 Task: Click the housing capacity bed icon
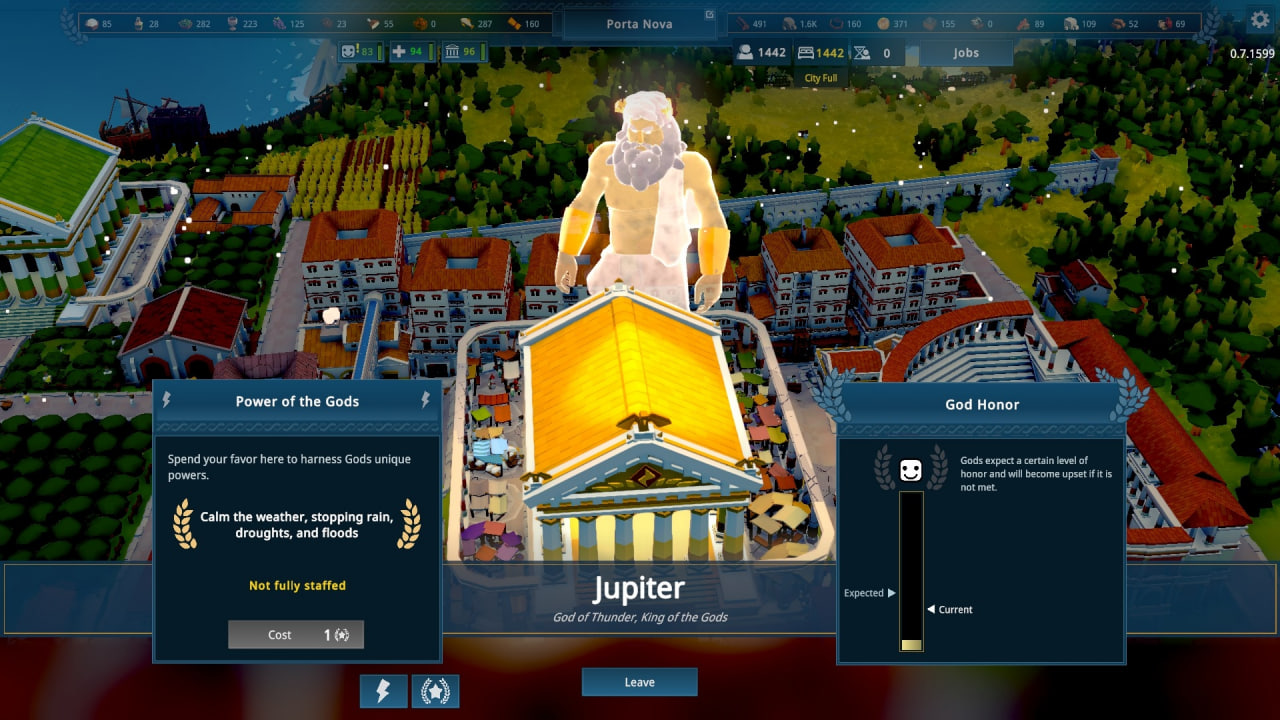[x=806, y=53]
